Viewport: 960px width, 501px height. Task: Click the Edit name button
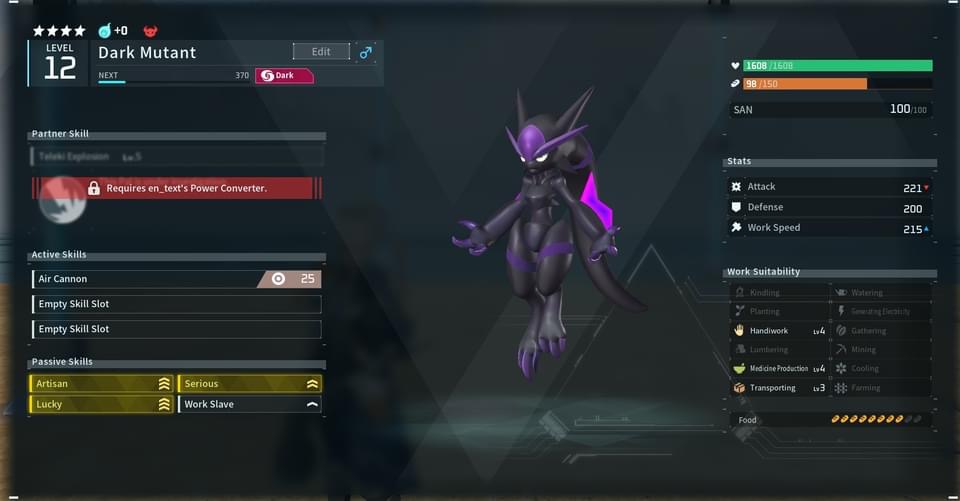[x=321, y=52]
